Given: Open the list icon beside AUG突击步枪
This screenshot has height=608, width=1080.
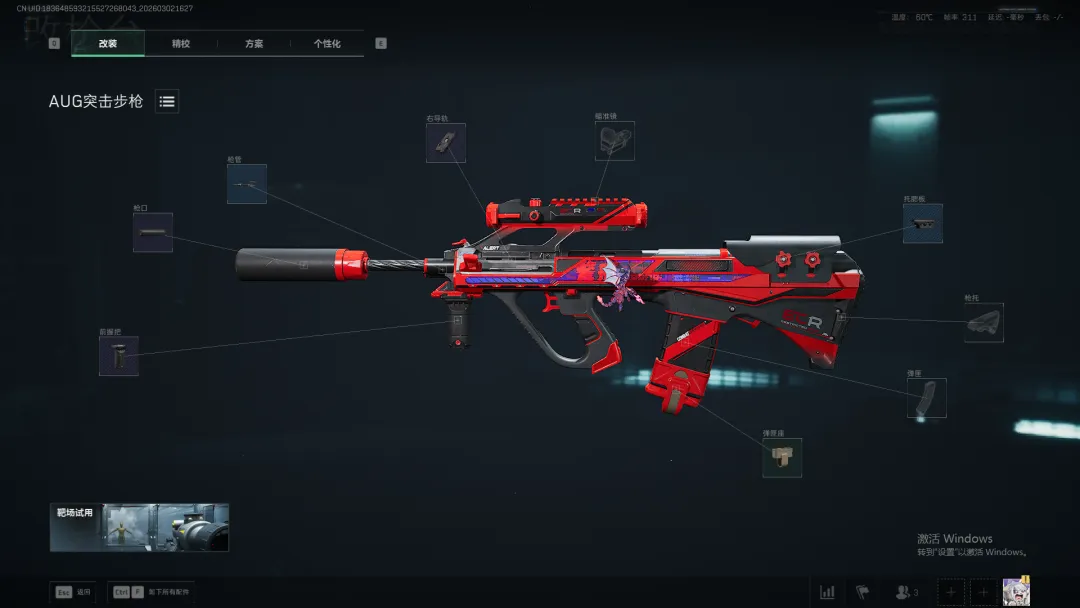Looking at the screenshot, I should (167, 101).
